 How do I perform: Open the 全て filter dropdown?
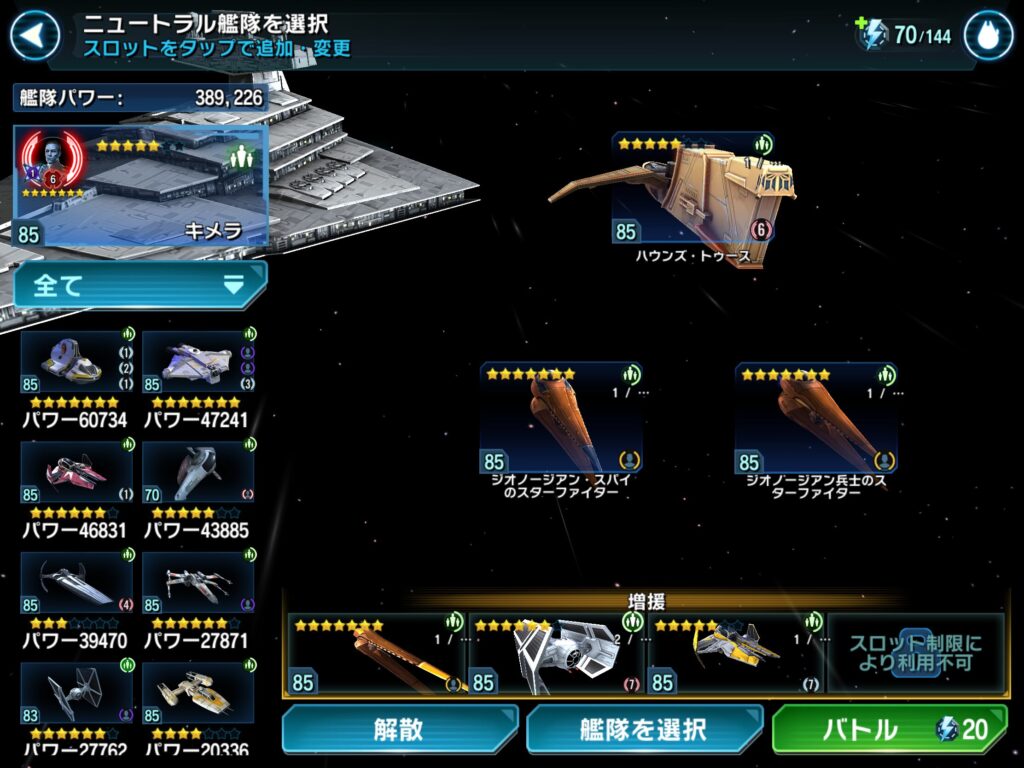click(x=140, y=286)
